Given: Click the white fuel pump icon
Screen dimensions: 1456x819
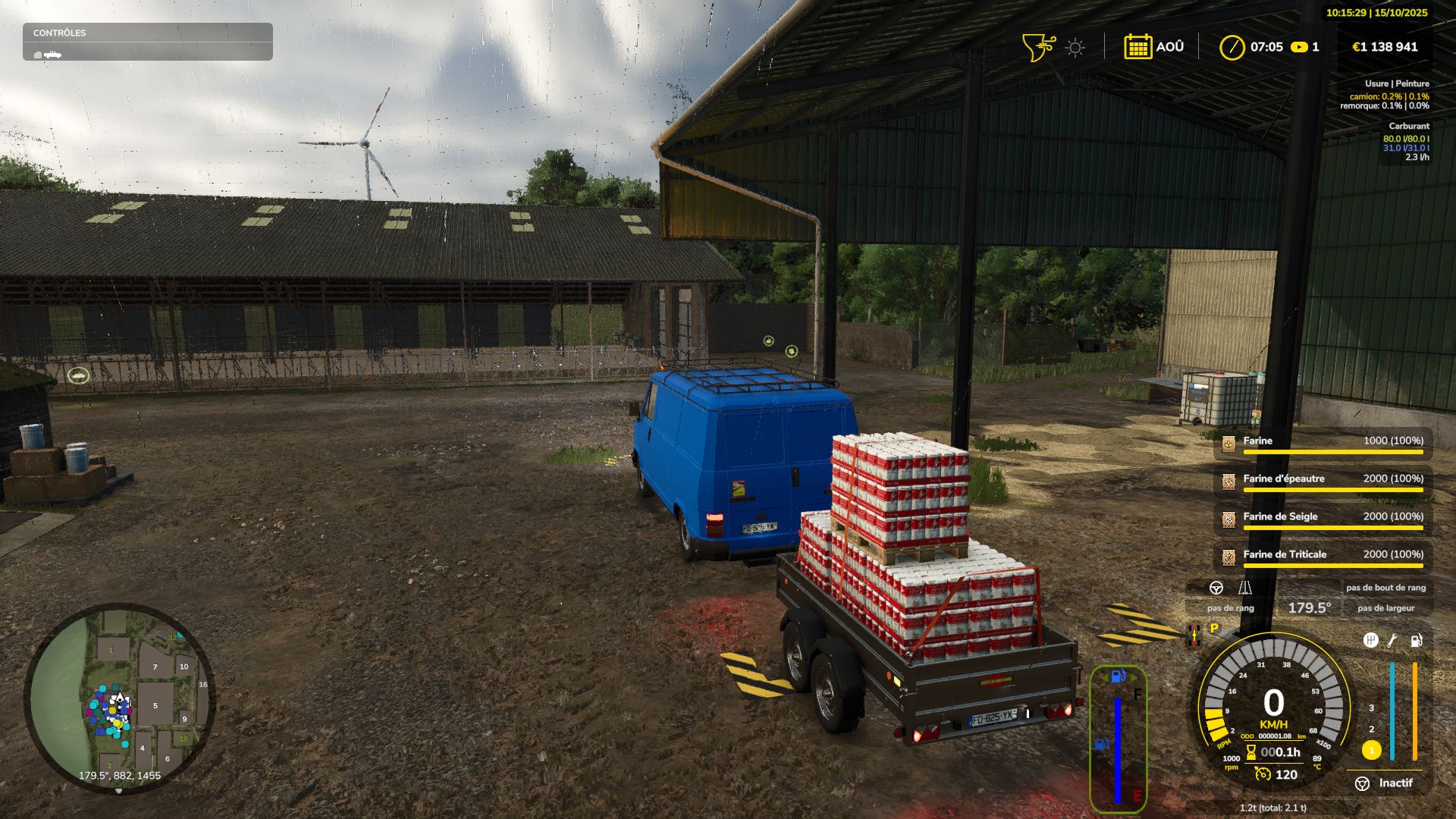Looking at the screenshot, I should [x=1416, y=641].
